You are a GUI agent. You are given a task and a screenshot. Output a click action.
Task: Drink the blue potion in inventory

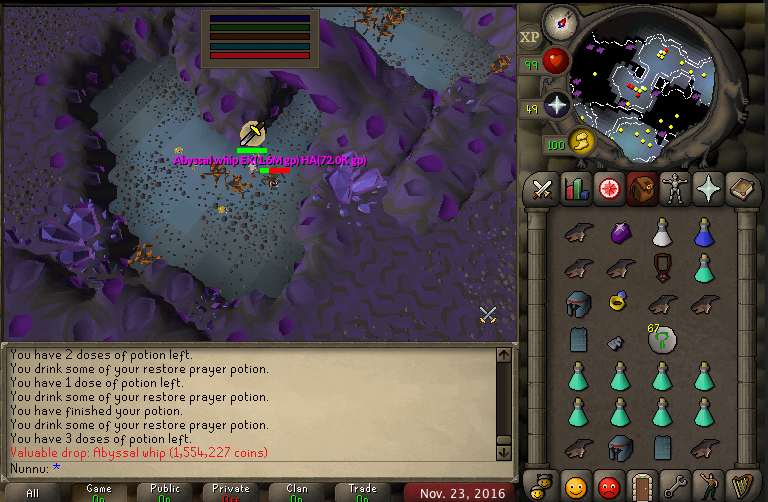tap(704, 233)
